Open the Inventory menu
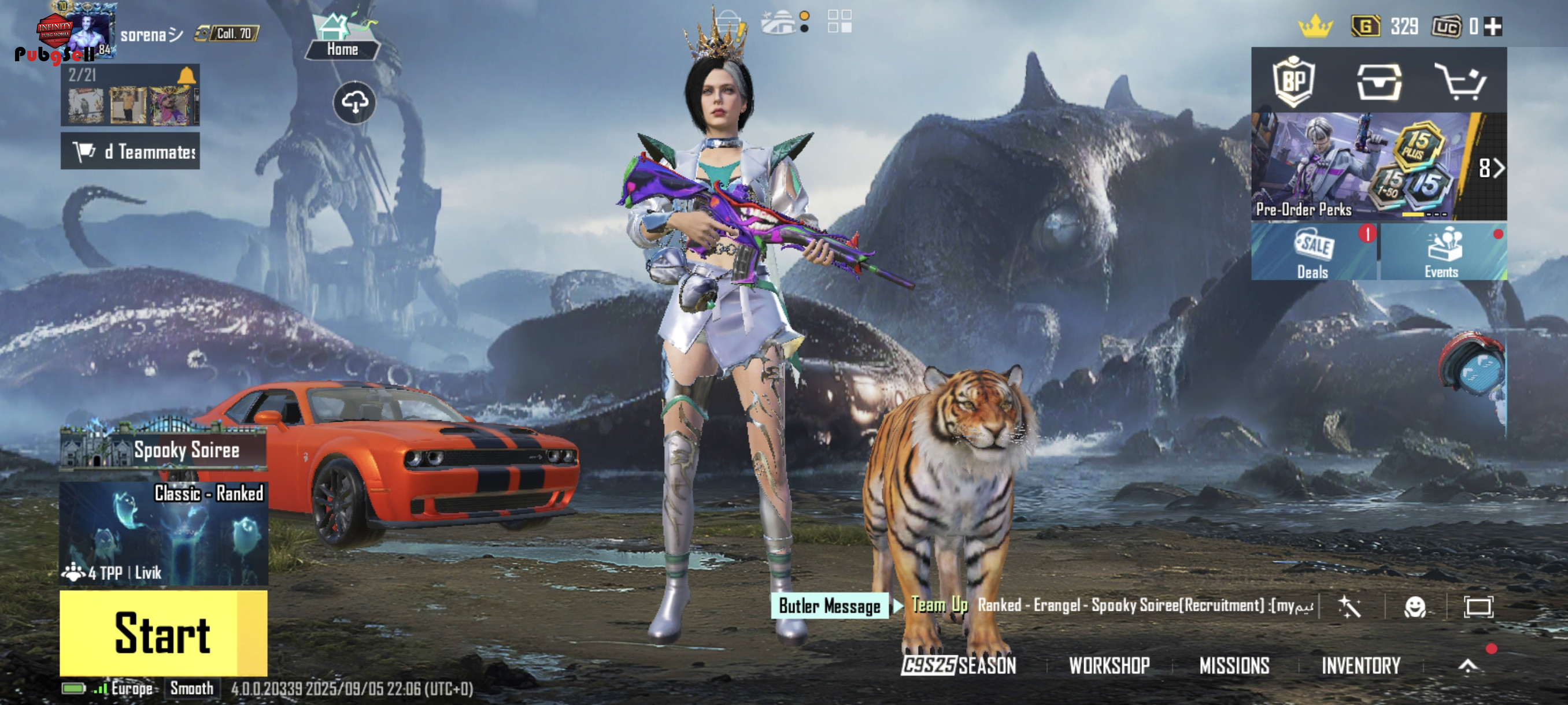Screen dimensions: 1568x705 [x=1360, y=666]
